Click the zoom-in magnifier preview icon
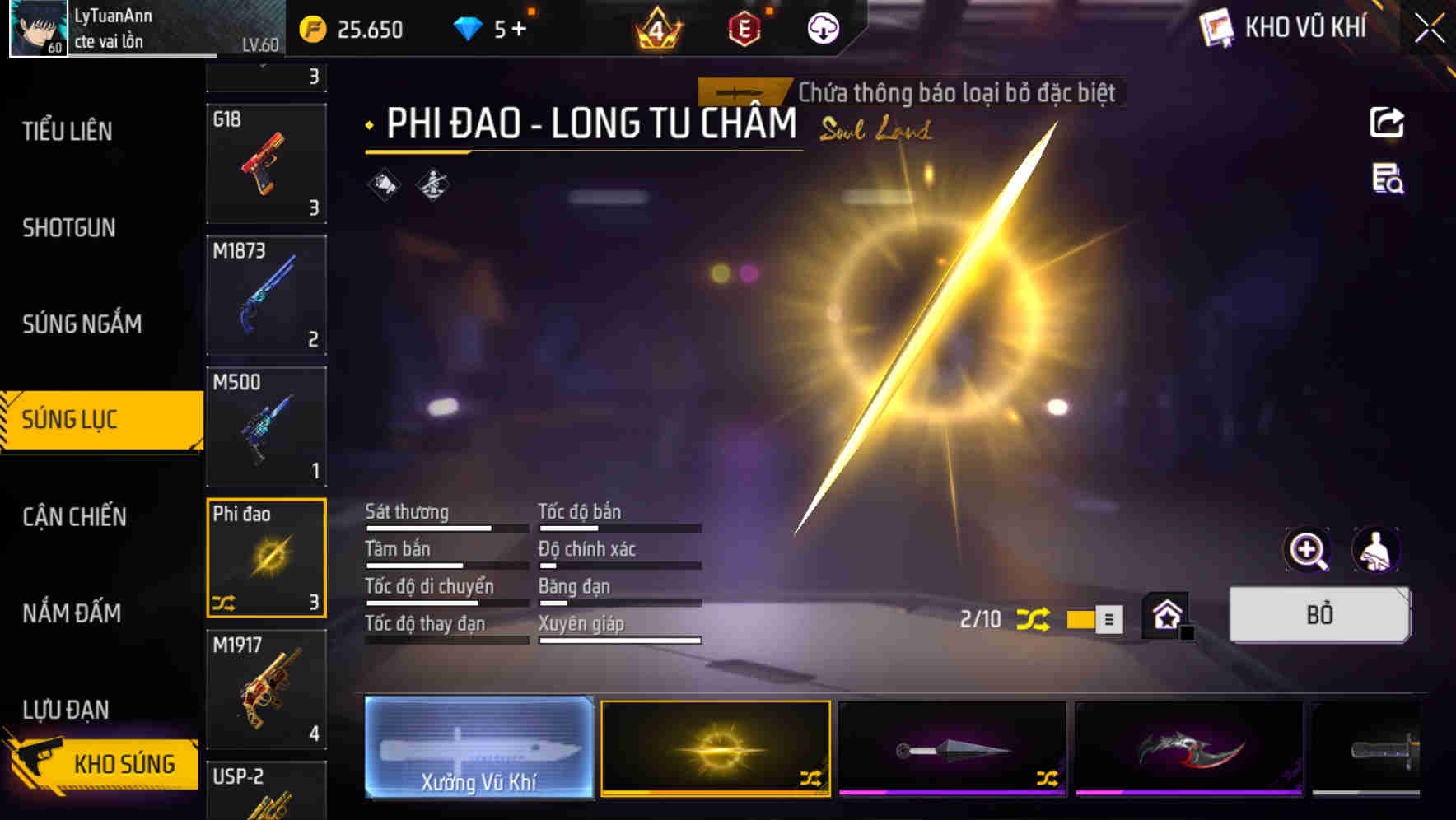Screen dimensions: 1456x820 [x=1308, y=550]
